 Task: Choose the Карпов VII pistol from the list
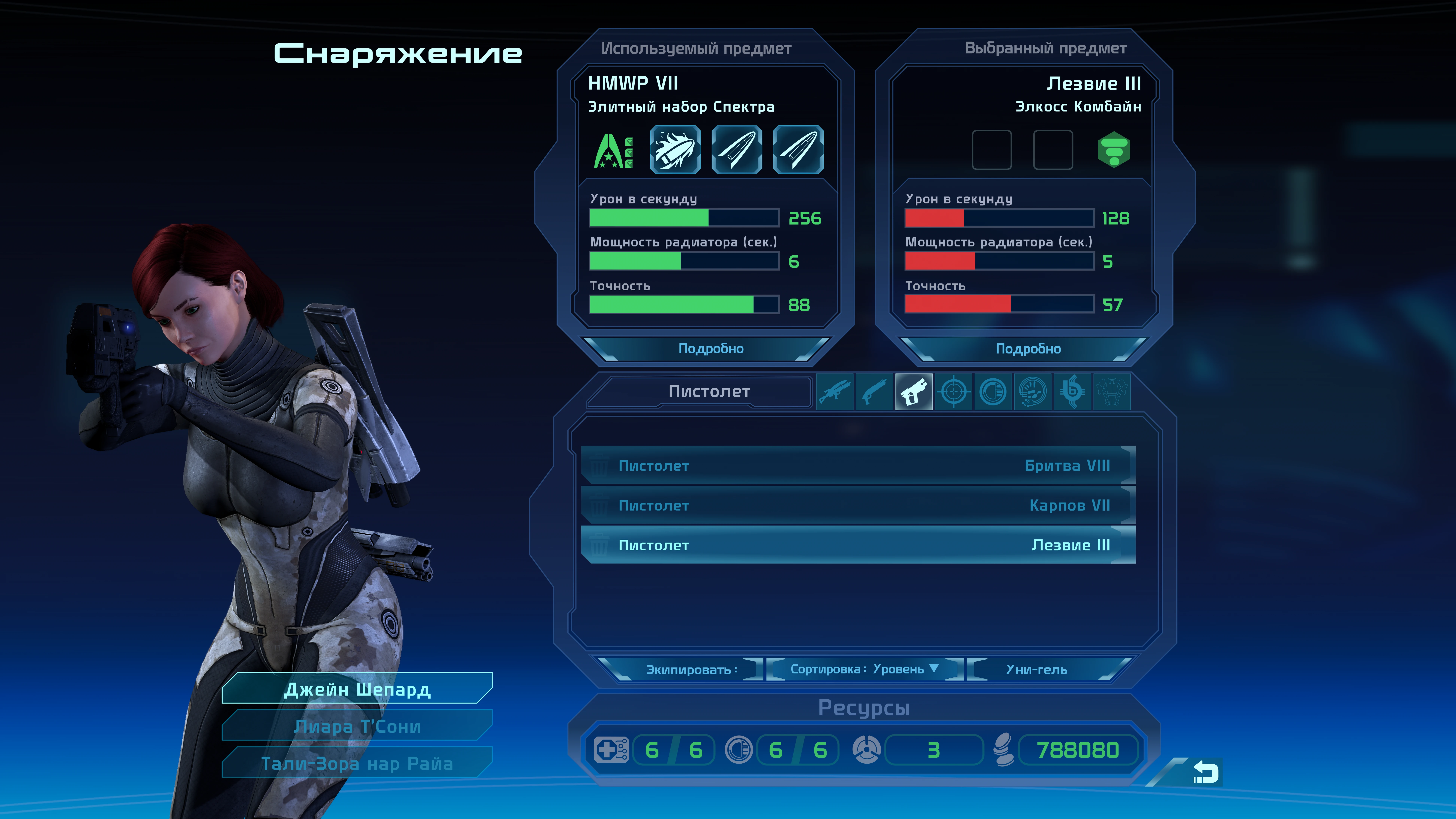coord(857,505)
